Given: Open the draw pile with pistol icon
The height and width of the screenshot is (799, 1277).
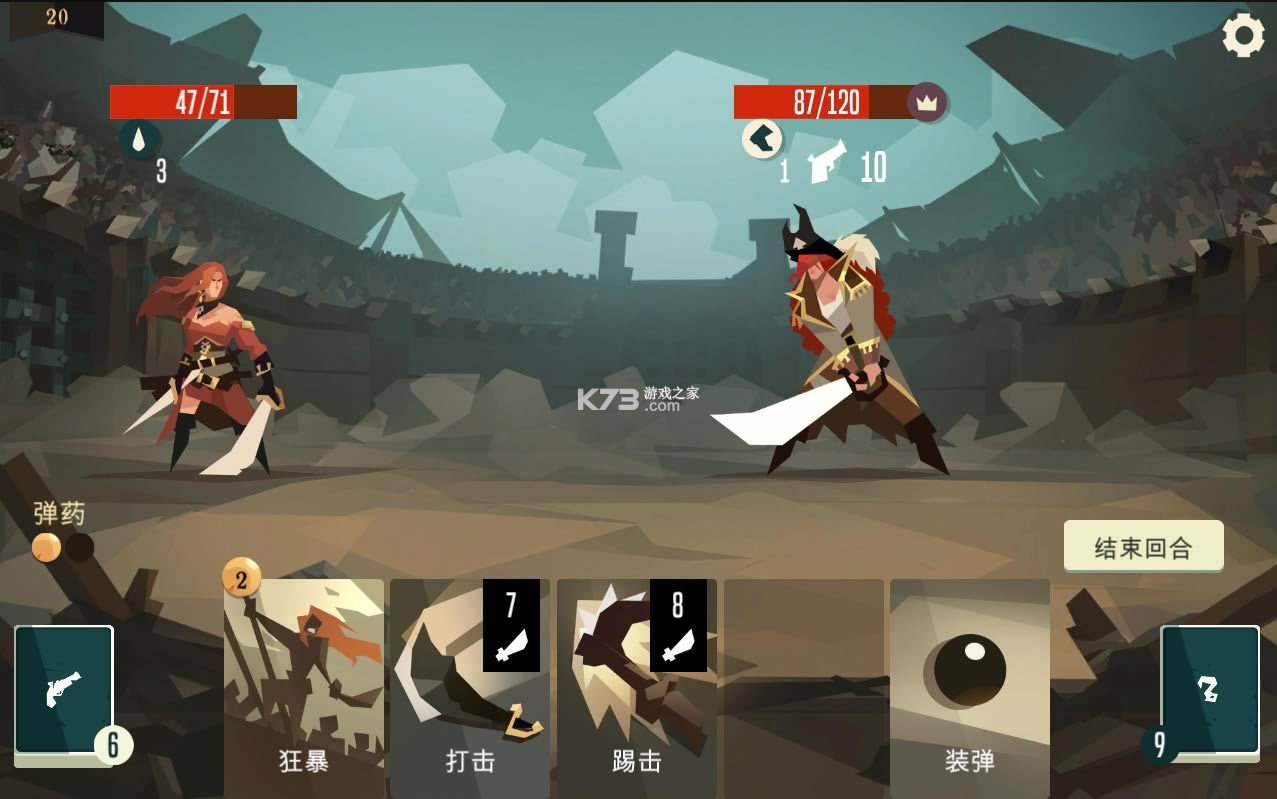Looking at the screenshot, I should pyautogui.click(x=64, y=690).
